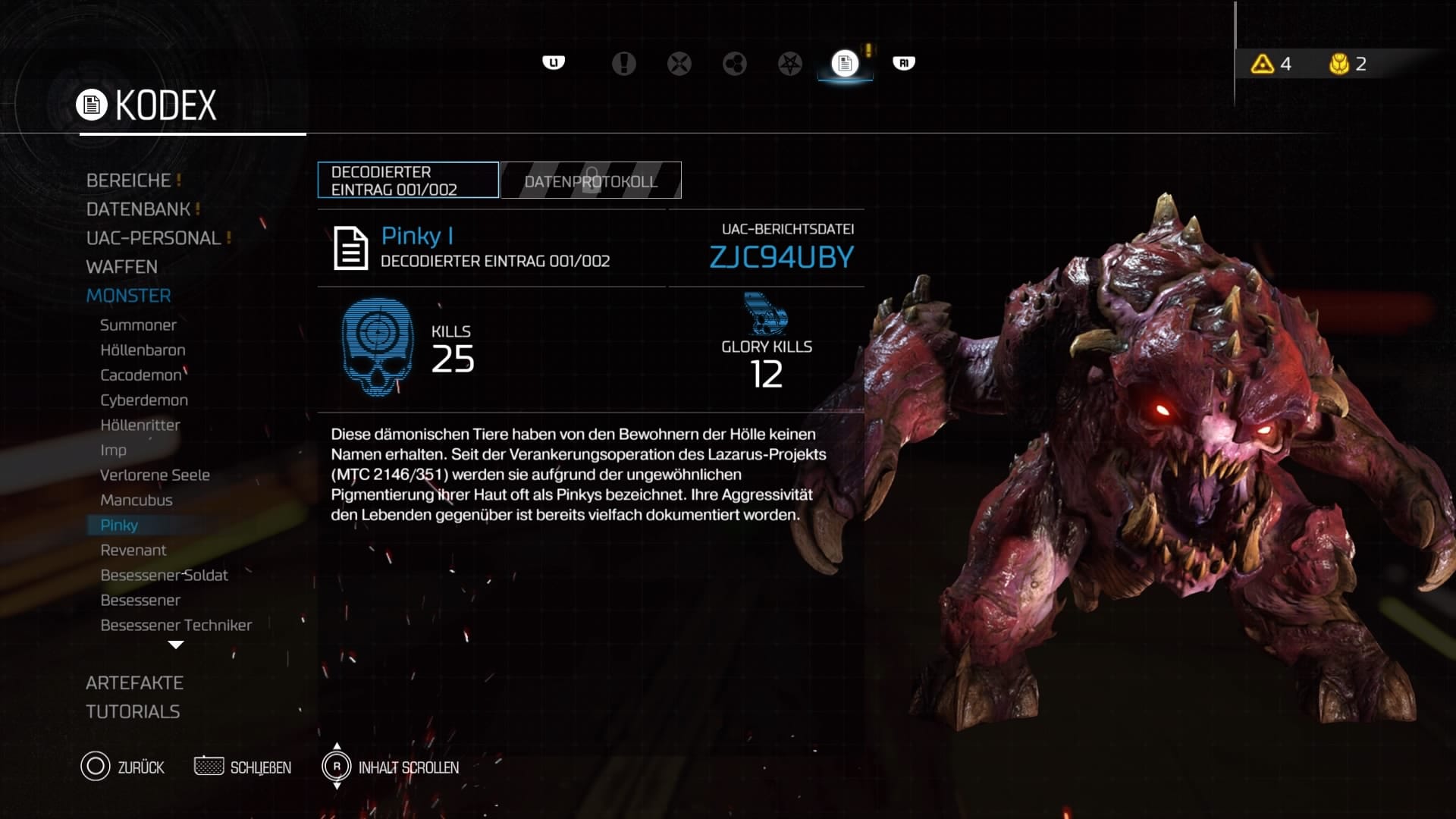The width and height of the screenshot is (1456, 819).
Task: Choose the Summoner monster entry
Action: (138, 325)
